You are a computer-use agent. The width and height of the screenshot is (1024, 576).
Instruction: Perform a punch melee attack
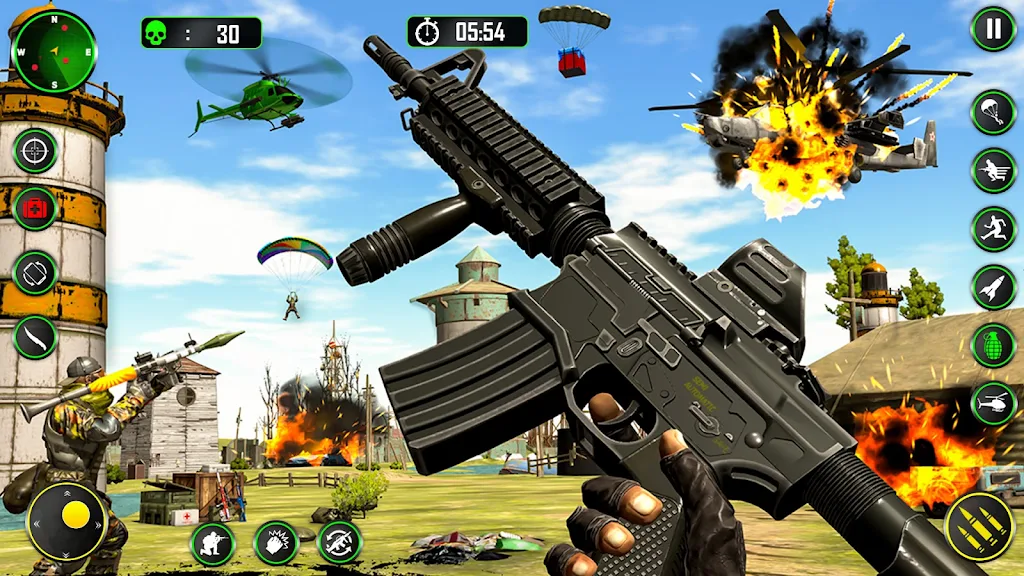point(276,544)
